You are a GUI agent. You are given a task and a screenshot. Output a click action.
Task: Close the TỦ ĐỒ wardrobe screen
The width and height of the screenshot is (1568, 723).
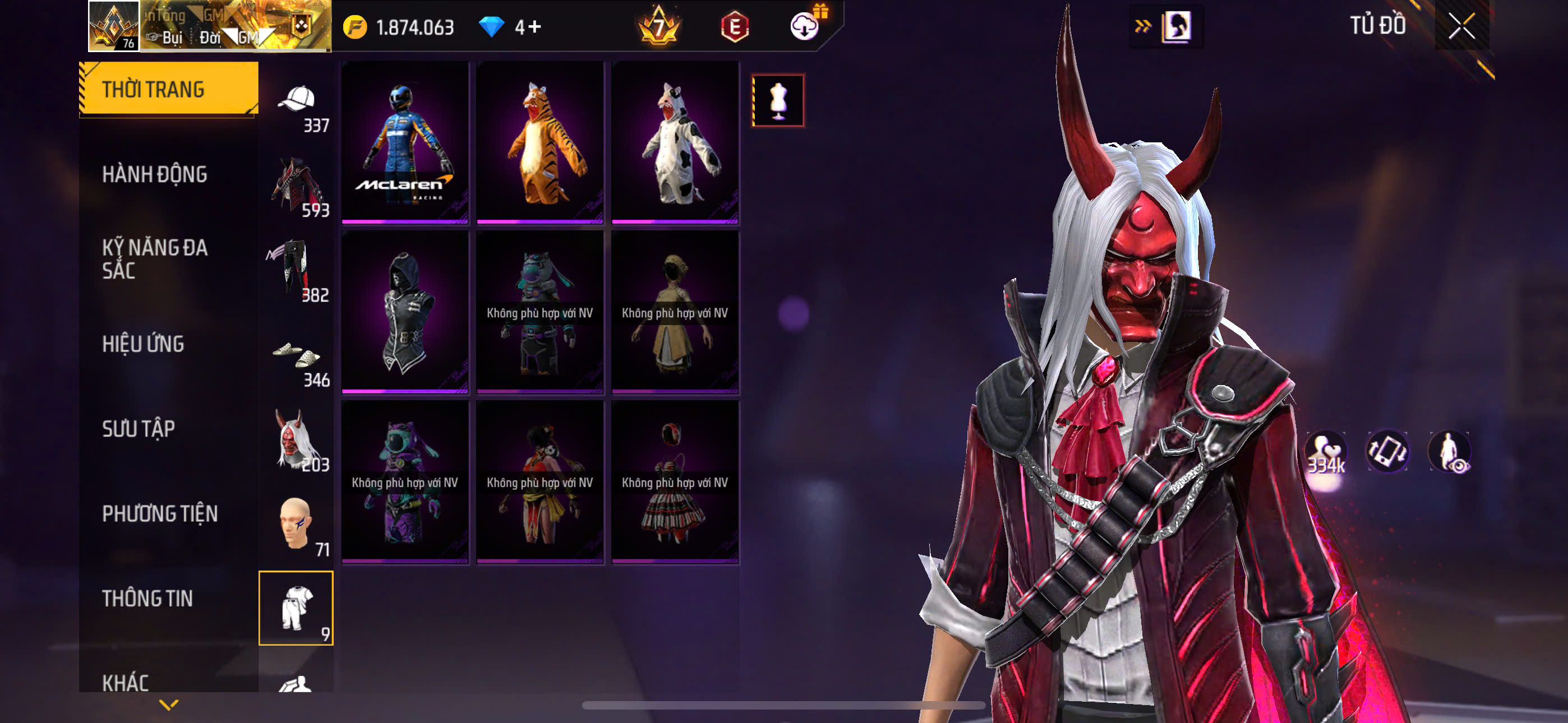[1461, 26]
